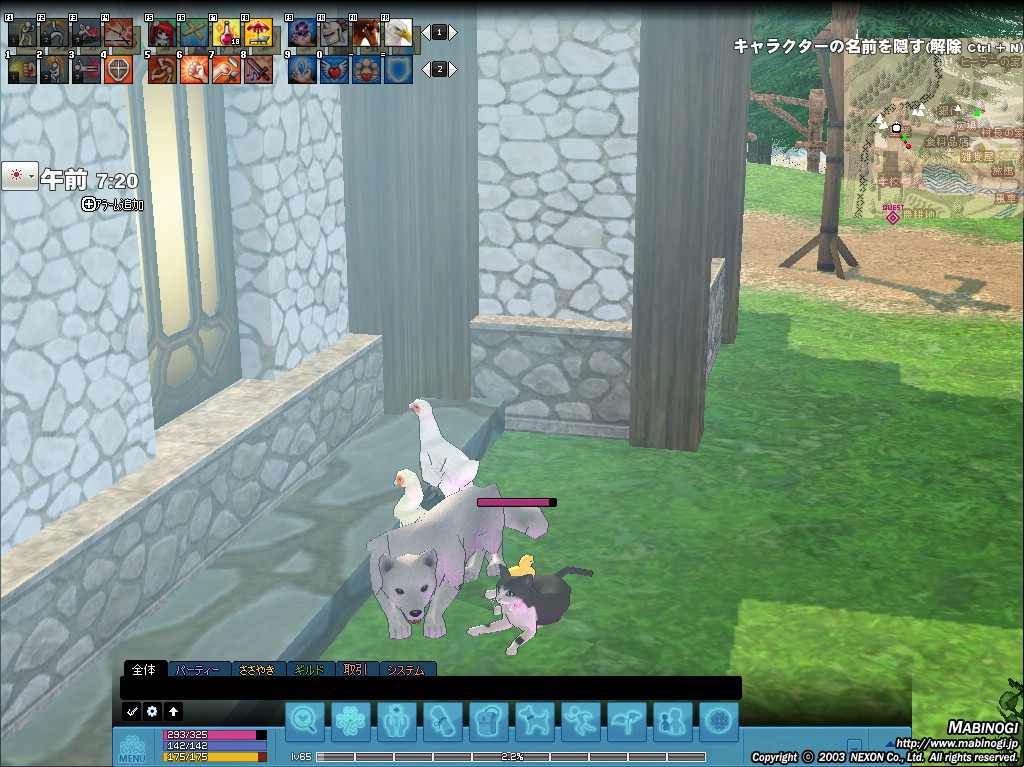Switch to the 取引 trade chat tab
This screenshot has width=1024, height=767.
point(356,670)
